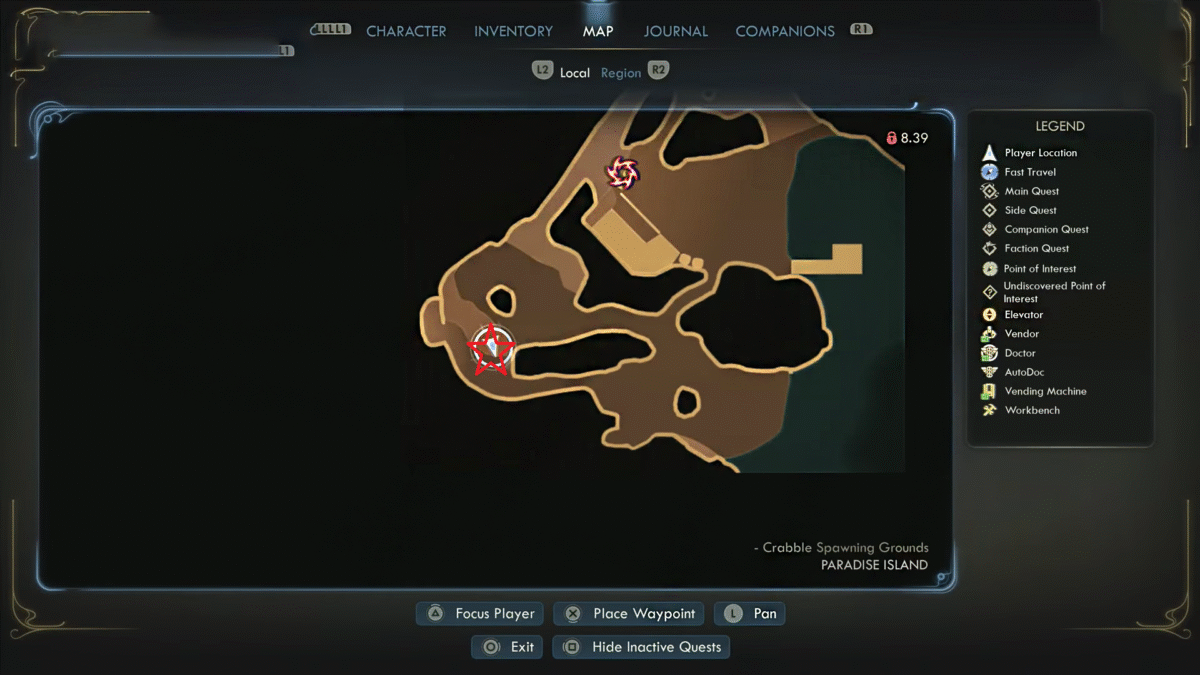1200x675 pixels.
Task: Switch to the Character tab
Action: pyautogui.click(x=405, y=31)
